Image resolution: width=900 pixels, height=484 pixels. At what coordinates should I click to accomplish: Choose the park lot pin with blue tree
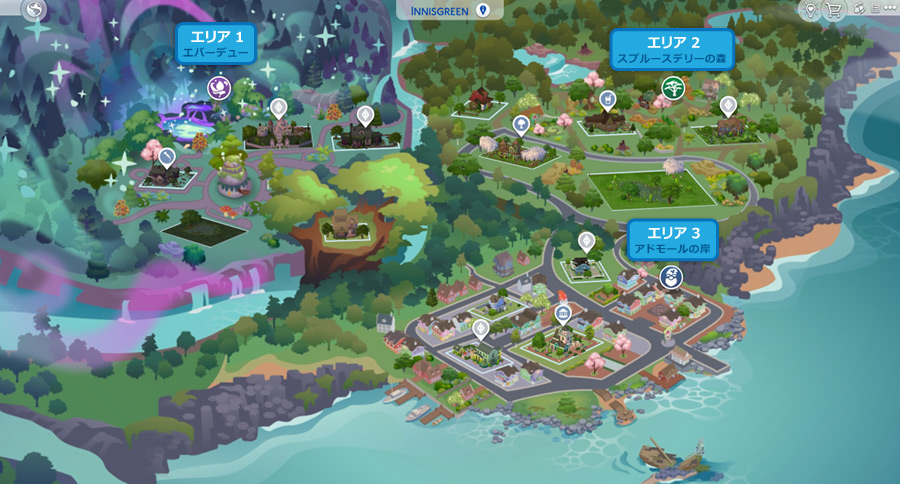pyautogui.click(x=521, y=124)
